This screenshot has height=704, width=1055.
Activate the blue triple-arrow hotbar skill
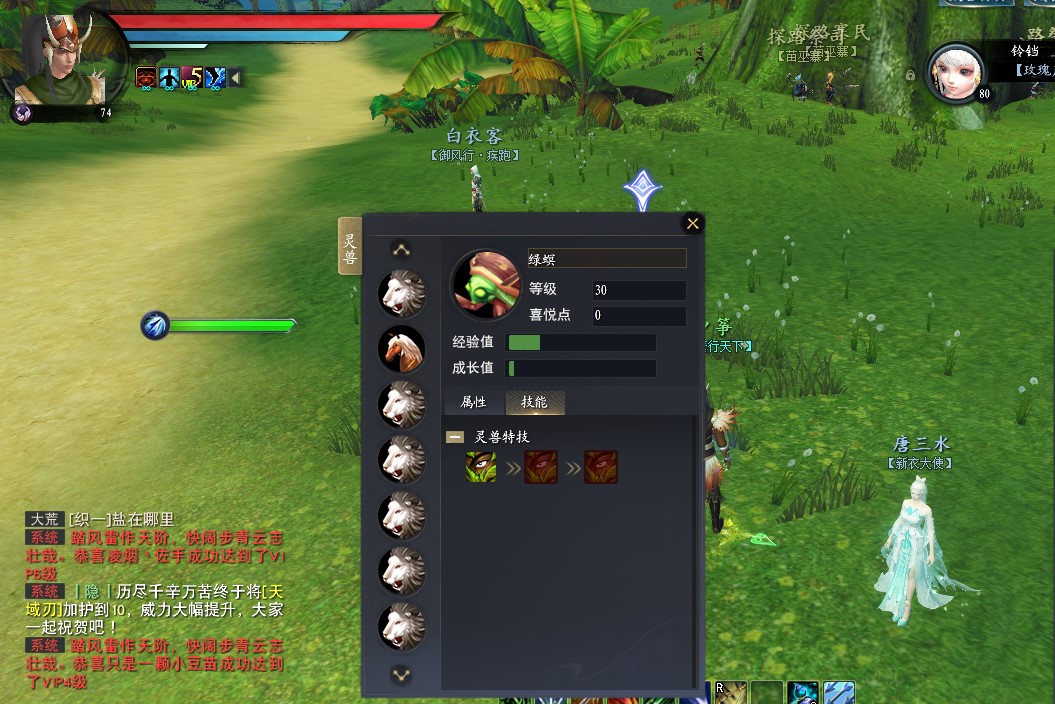(x=838, y=693)
